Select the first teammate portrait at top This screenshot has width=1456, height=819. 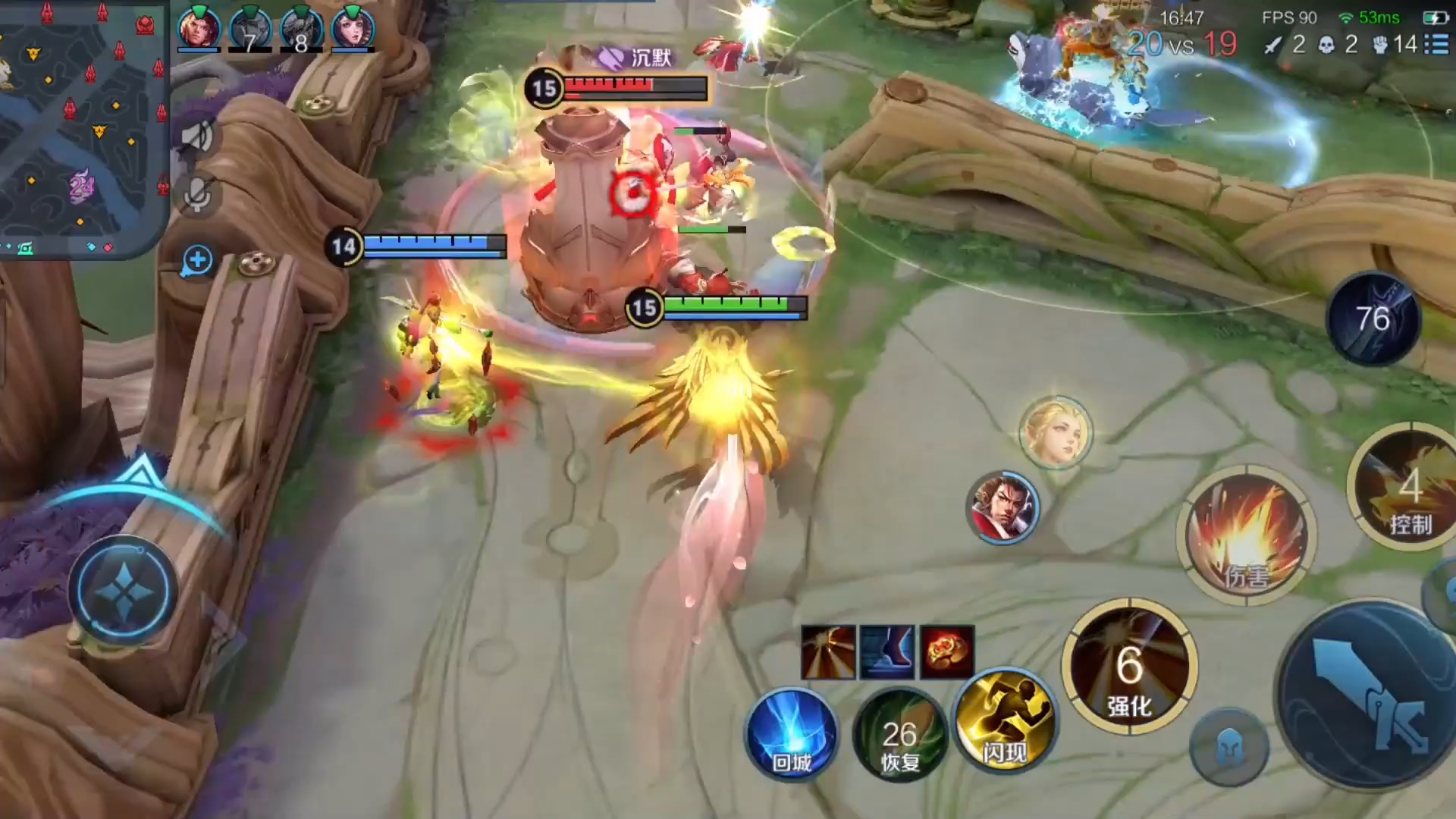199,29
